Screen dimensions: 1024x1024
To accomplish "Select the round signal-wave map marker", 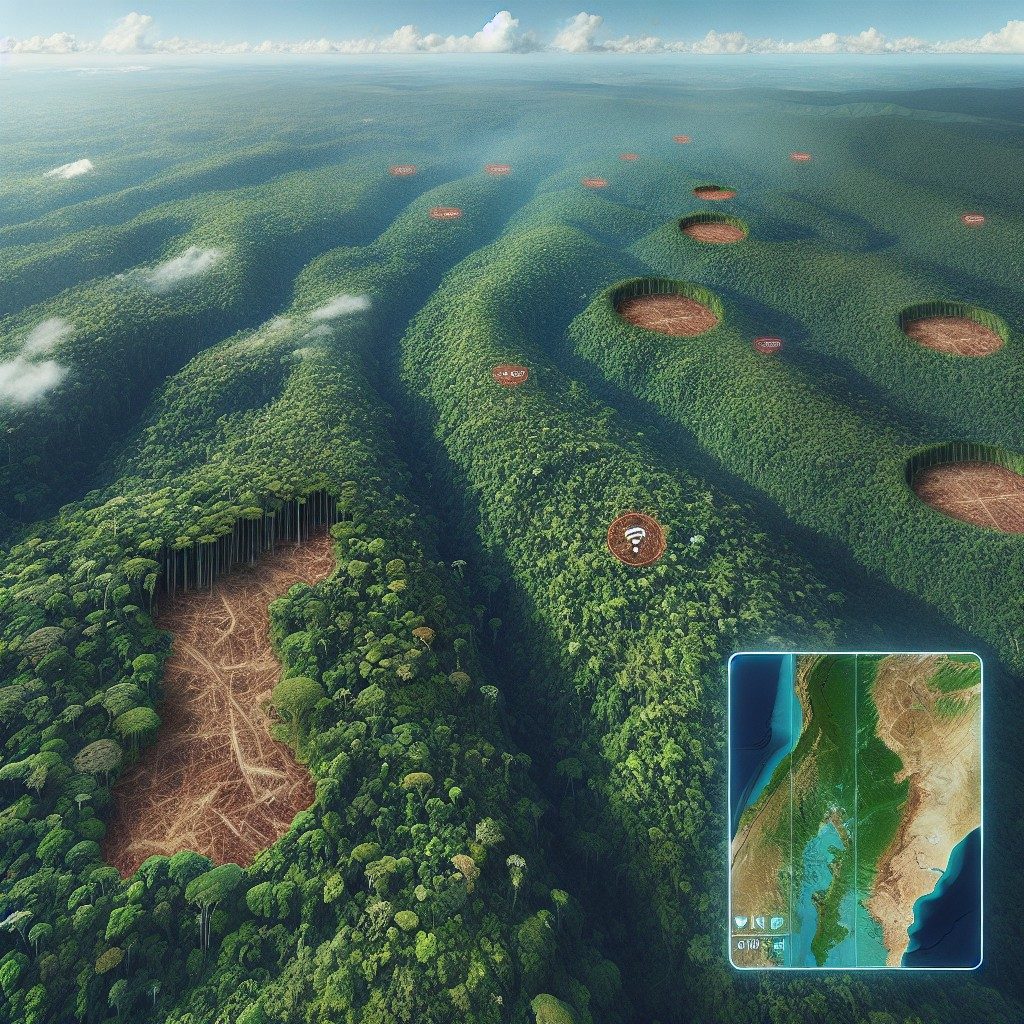I will tap(636, 539).
